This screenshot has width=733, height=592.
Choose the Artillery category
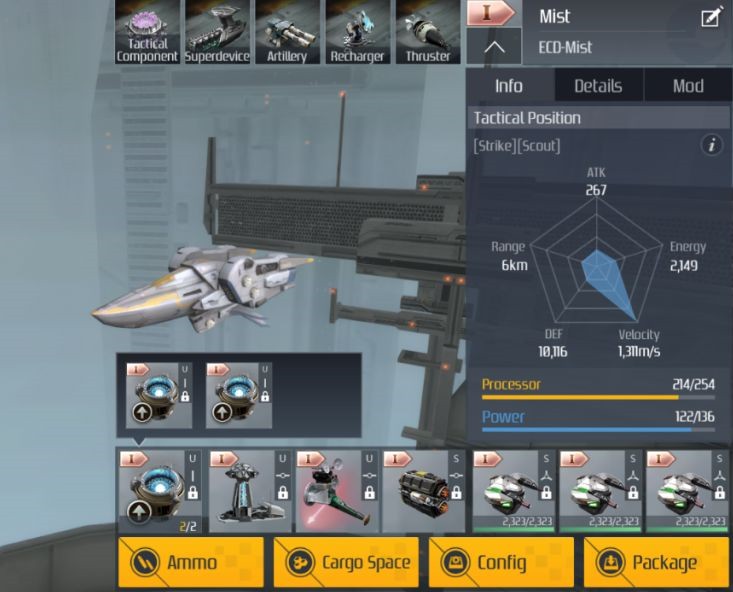[x=287, y=32]
